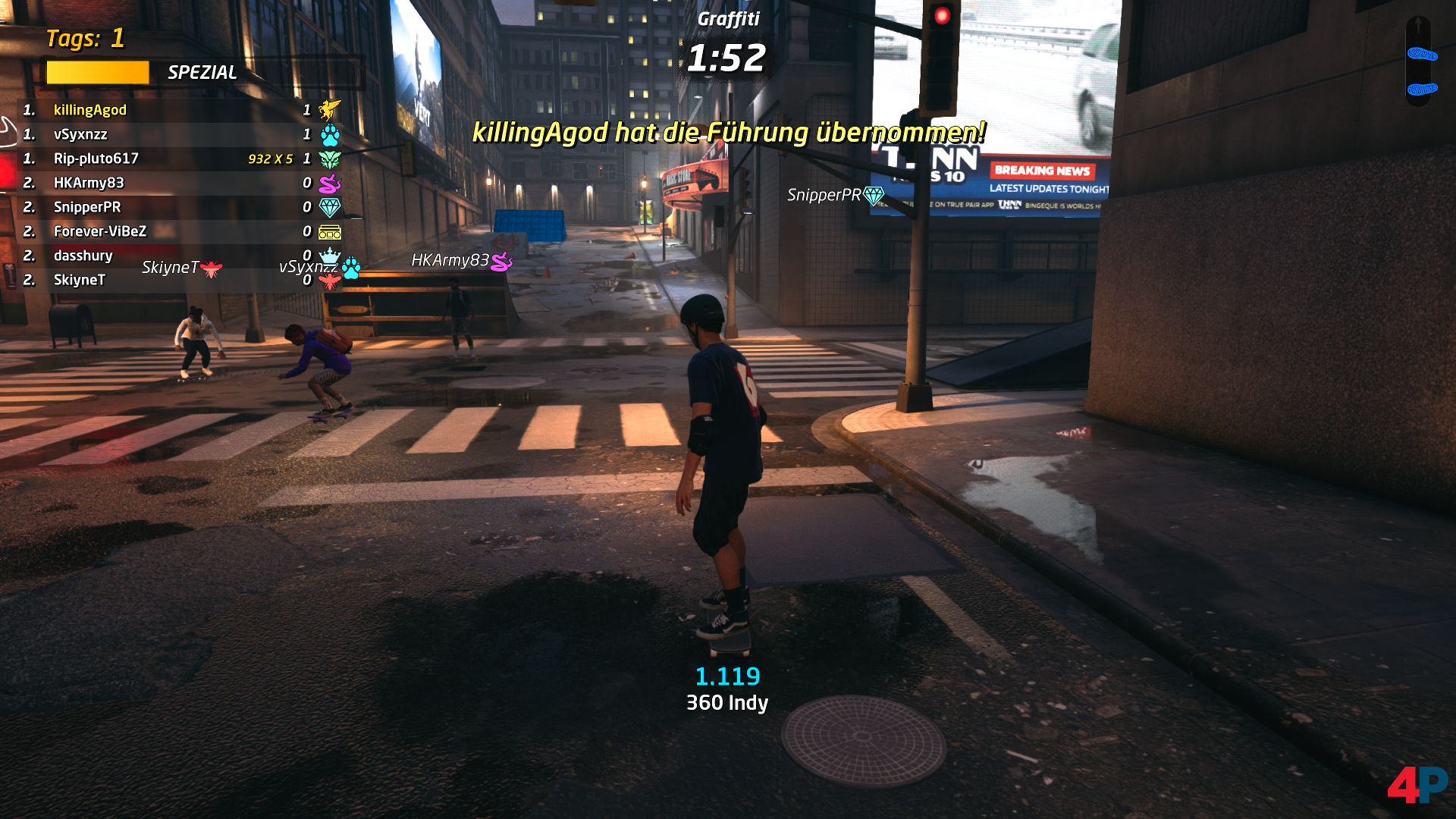1456x819 pixels.
Task: Click the floating SnipperPR name tag
Action: pyautogui.click(x=834, y=196)
